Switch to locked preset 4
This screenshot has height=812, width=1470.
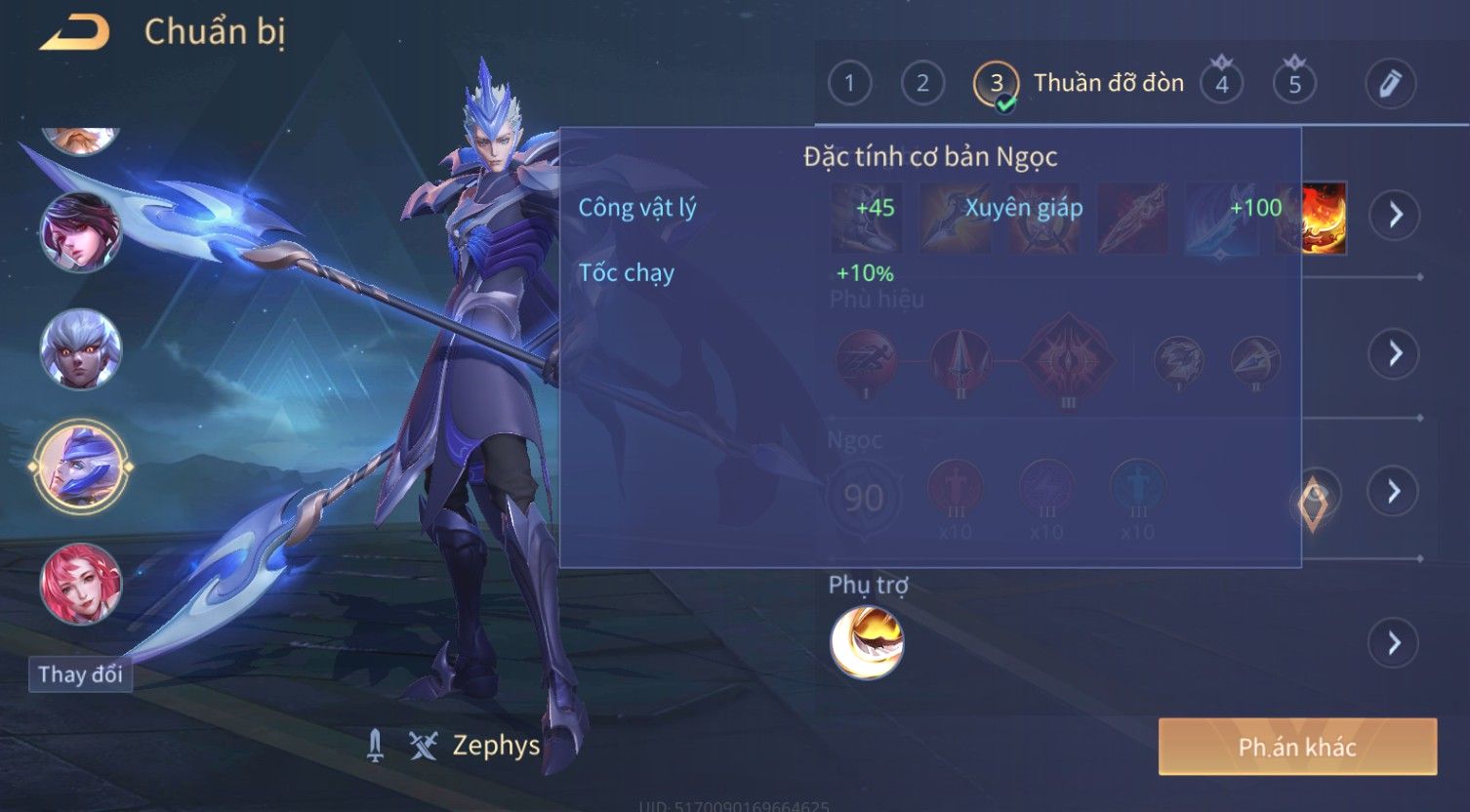pos(1221,84)
